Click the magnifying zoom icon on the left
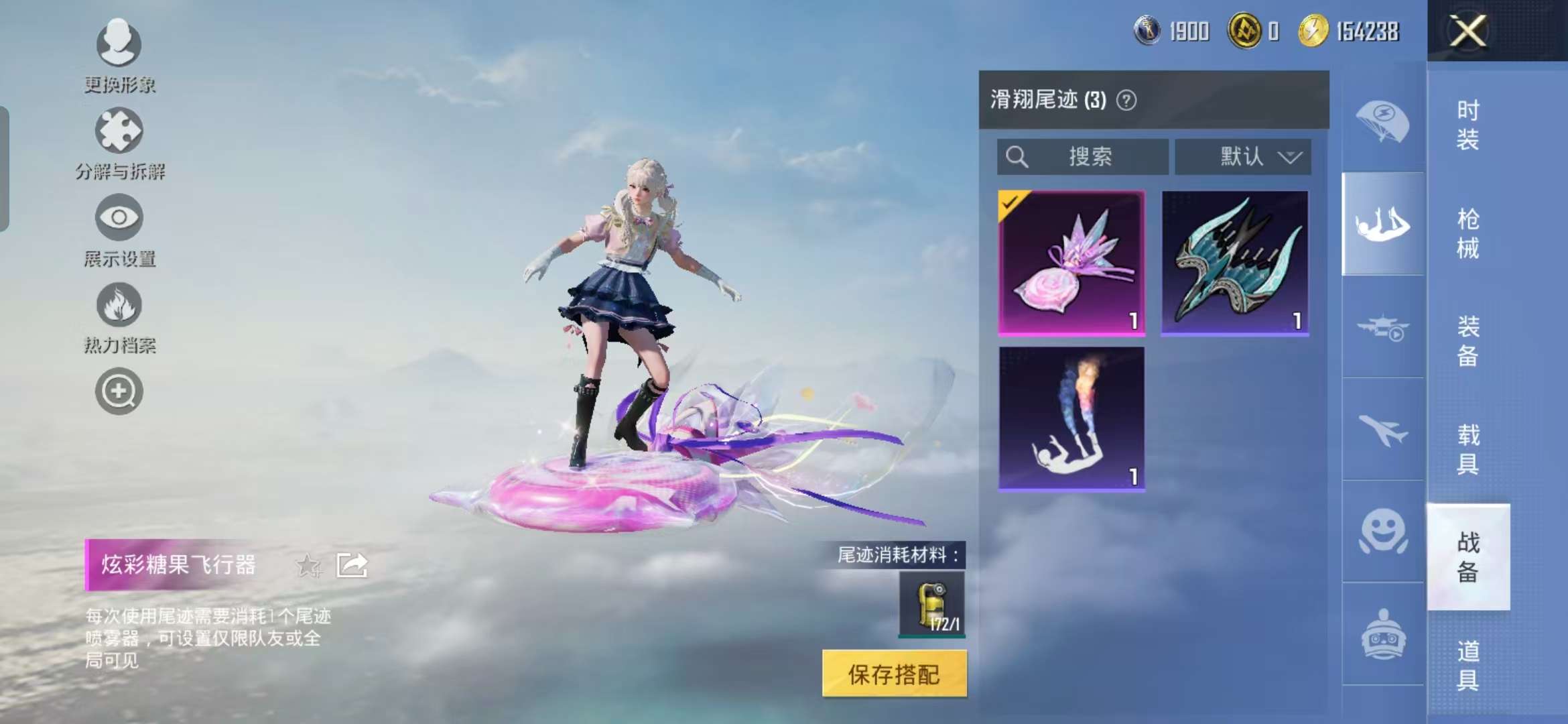Viewport: 1568px width, 724px height. (x=119, y=392)
